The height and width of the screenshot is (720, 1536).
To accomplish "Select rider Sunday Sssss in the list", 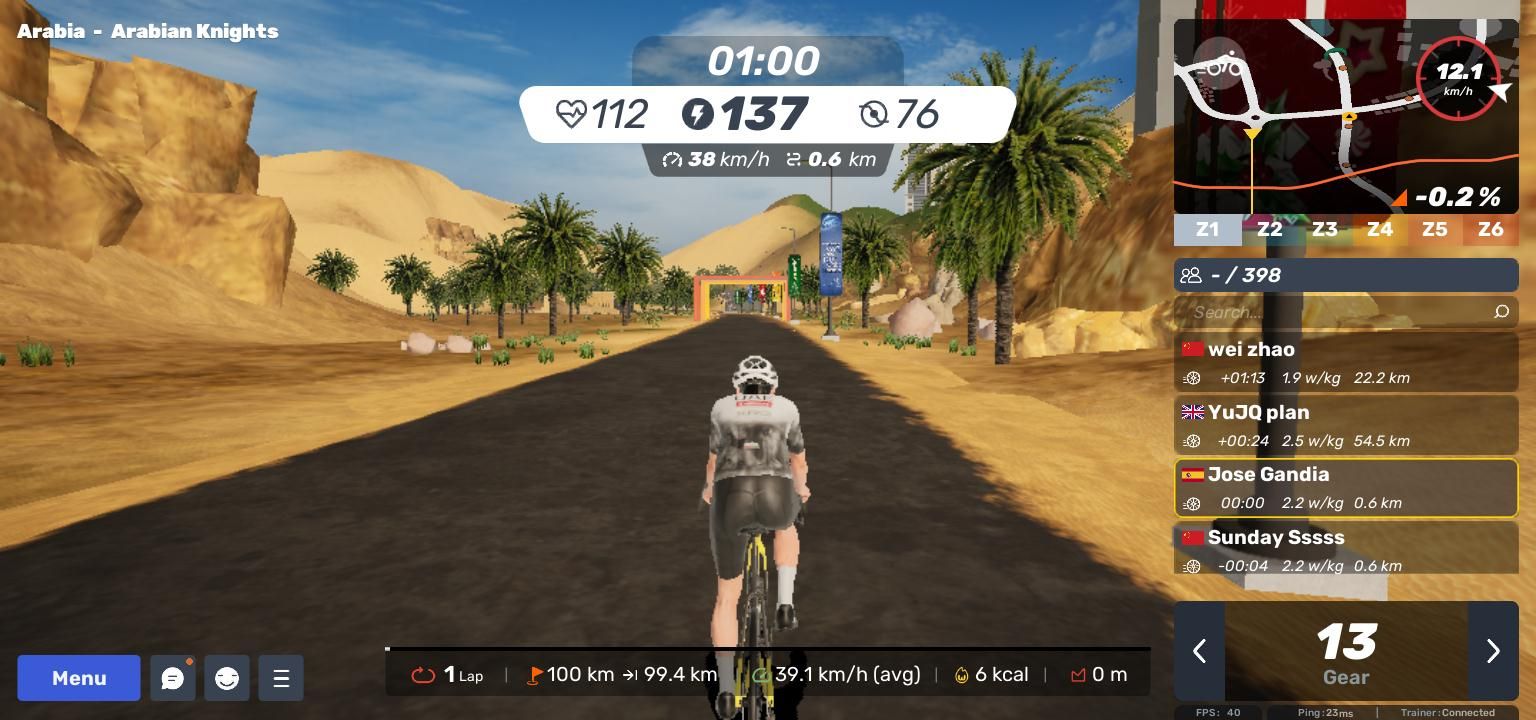I will point(1346,550).
